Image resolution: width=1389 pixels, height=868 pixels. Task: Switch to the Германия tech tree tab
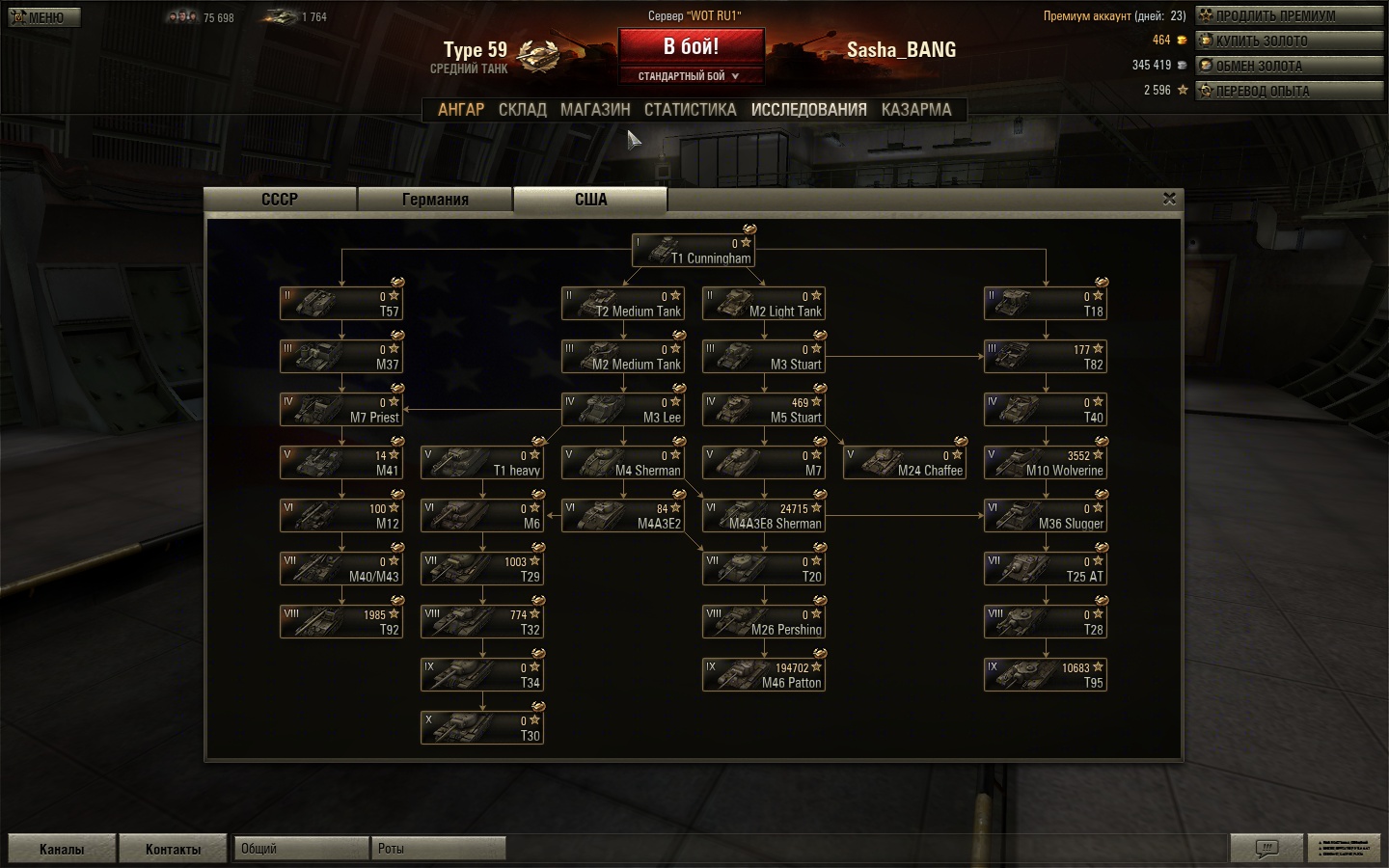point(435,200)
